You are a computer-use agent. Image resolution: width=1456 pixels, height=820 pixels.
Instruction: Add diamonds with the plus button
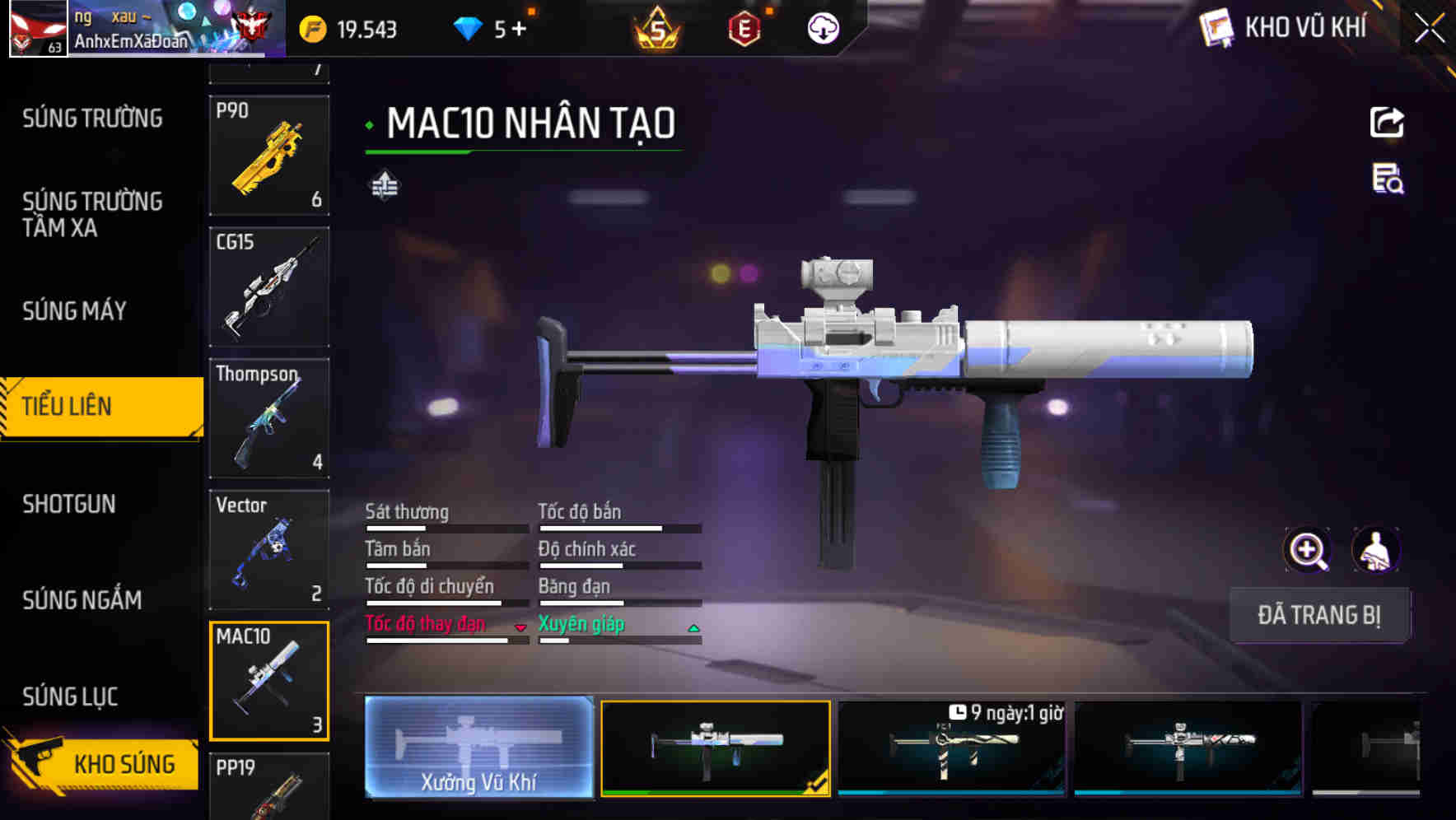coord(519,30)
